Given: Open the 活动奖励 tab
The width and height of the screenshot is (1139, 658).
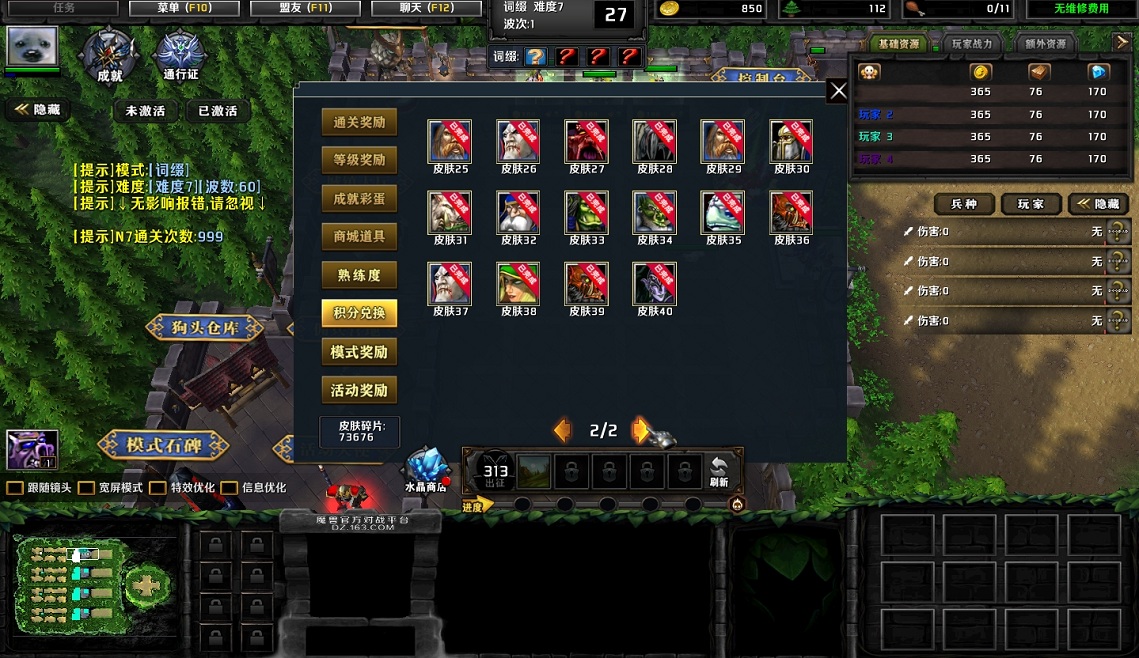Looking at the screenshot, I should [359, 390].
